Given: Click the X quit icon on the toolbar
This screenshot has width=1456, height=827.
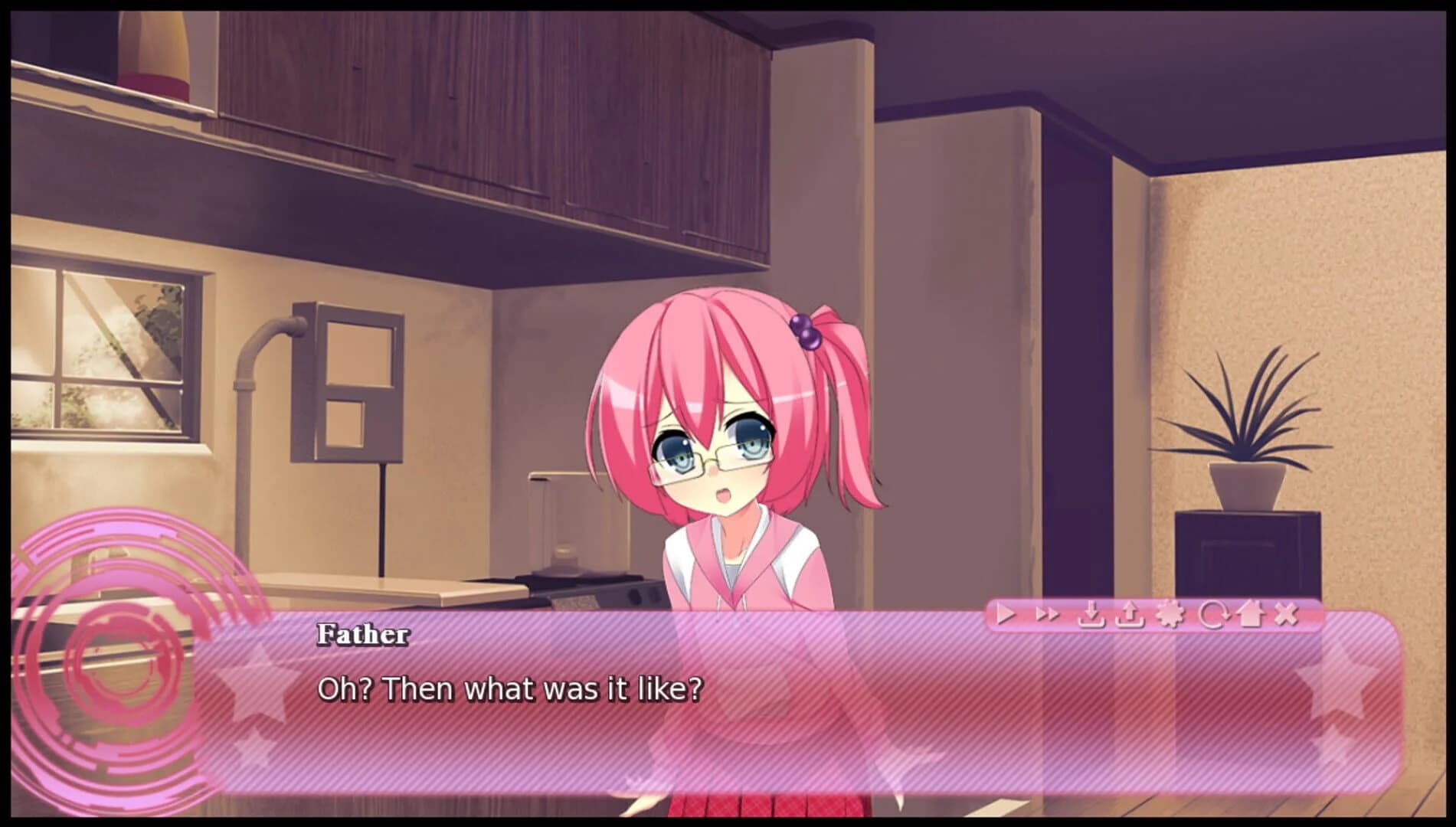Looking at the screenshot, I should [1287, 613].
